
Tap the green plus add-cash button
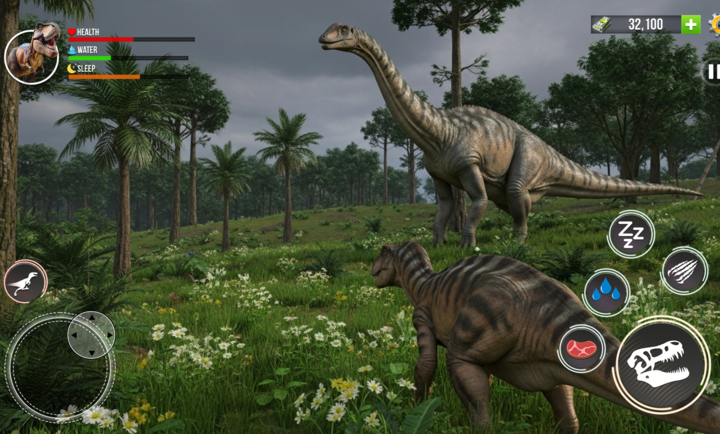coord(690,24)
